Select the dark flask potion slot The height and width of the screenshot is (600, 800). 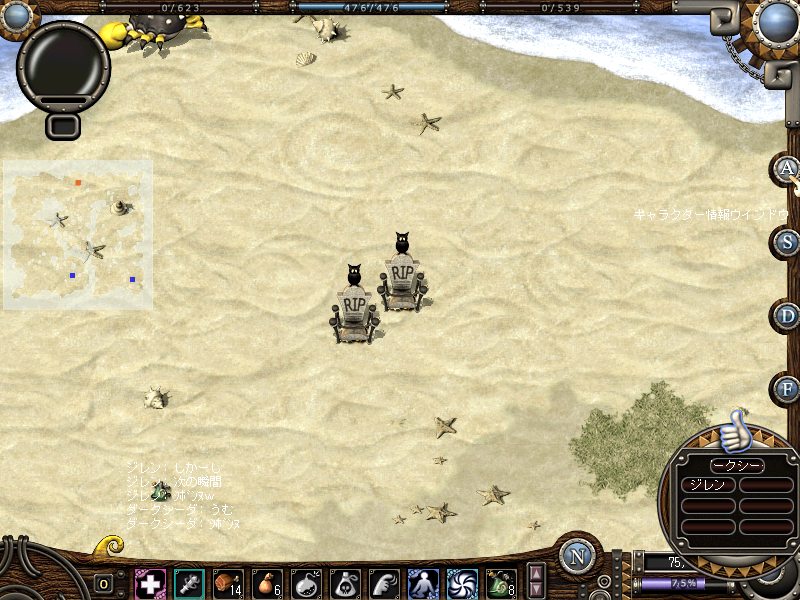tap(306, 583)
